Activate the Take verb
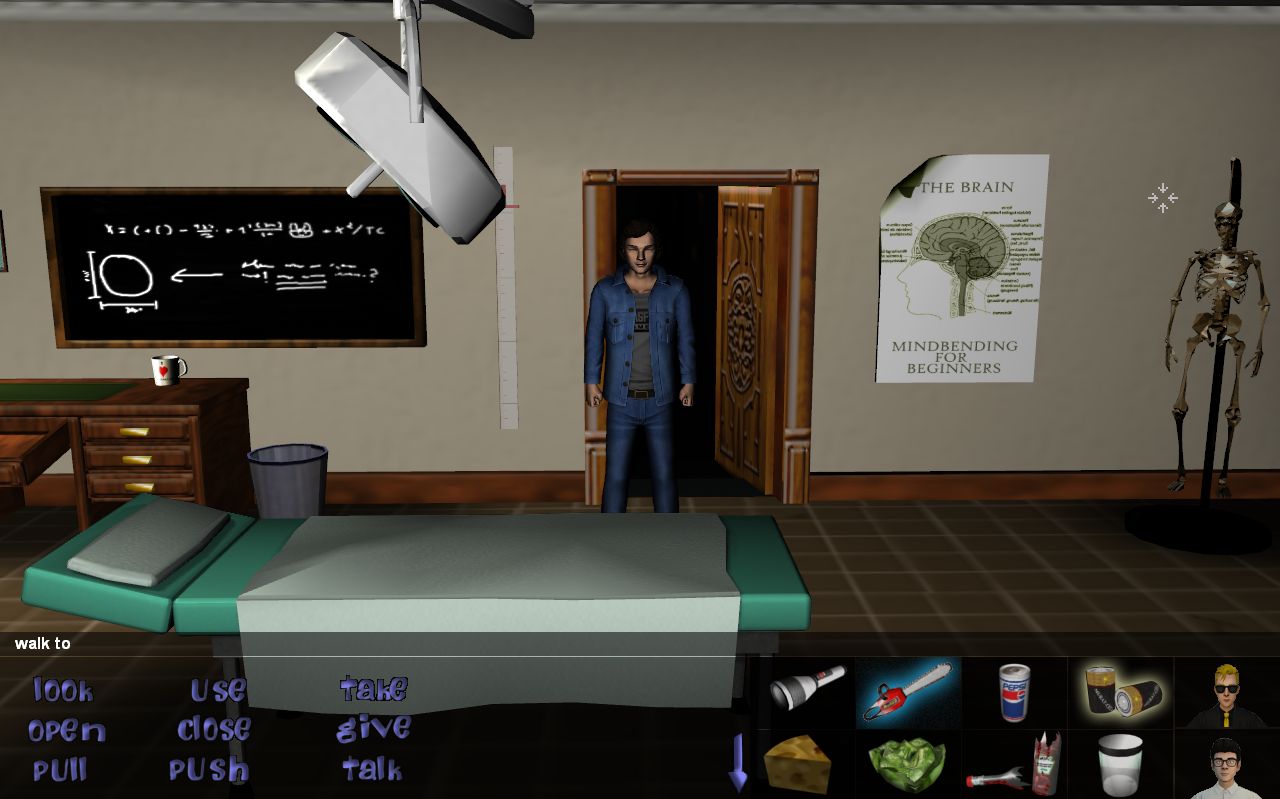Image resolution: width=1280 pixels, height=799 pixels. coord(373,689)
